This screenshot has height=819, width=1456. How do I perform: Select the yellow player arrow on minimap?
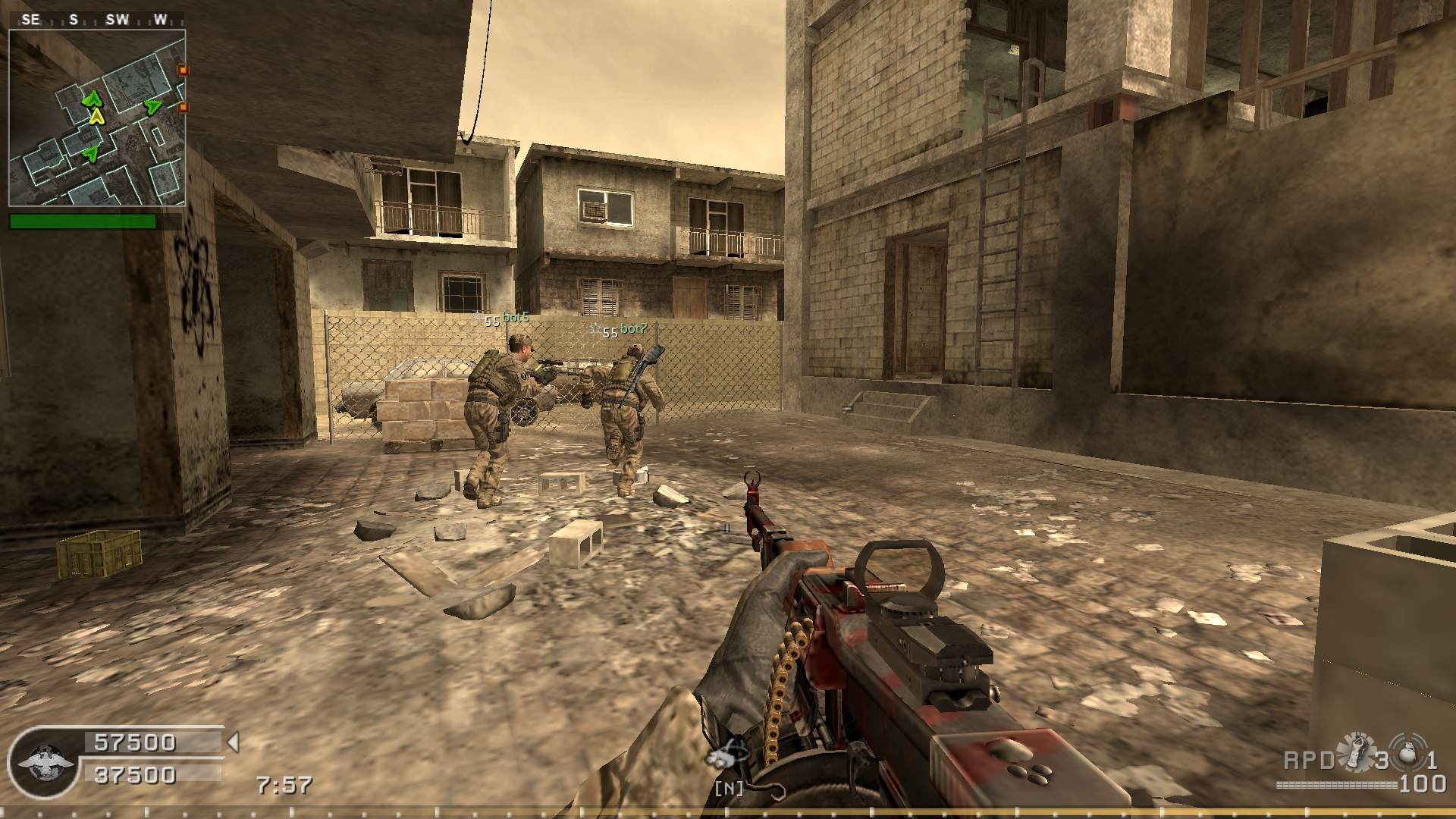pos(96,116)
